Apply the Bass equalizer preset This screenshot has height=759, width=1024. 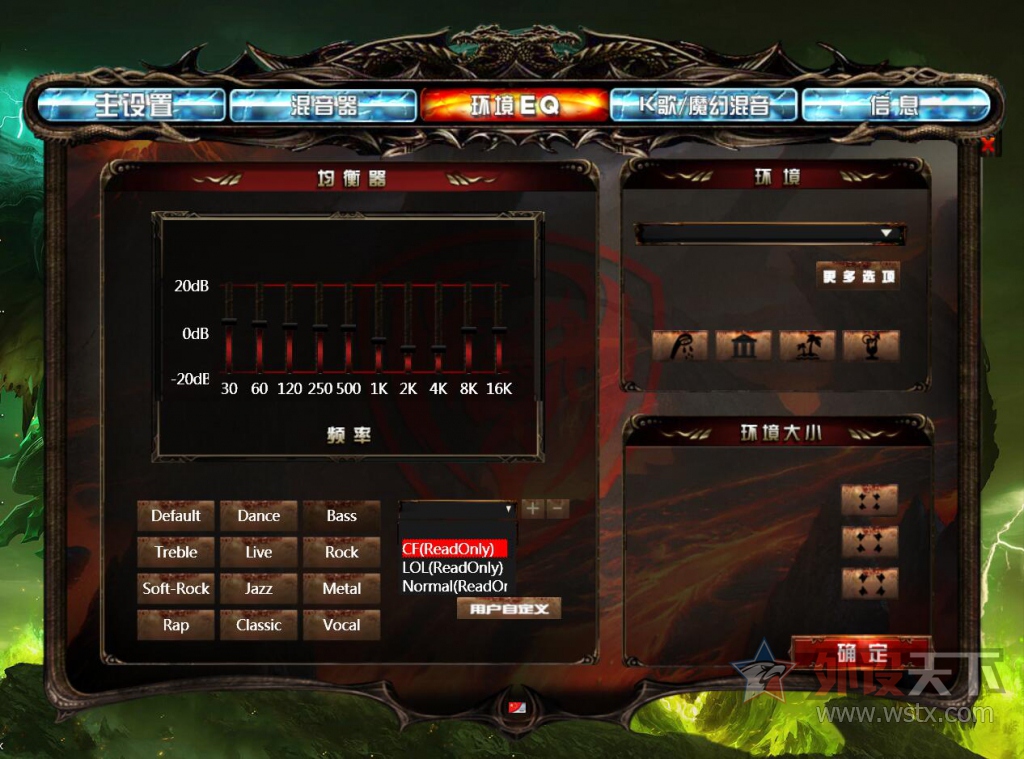pos(342,516)
